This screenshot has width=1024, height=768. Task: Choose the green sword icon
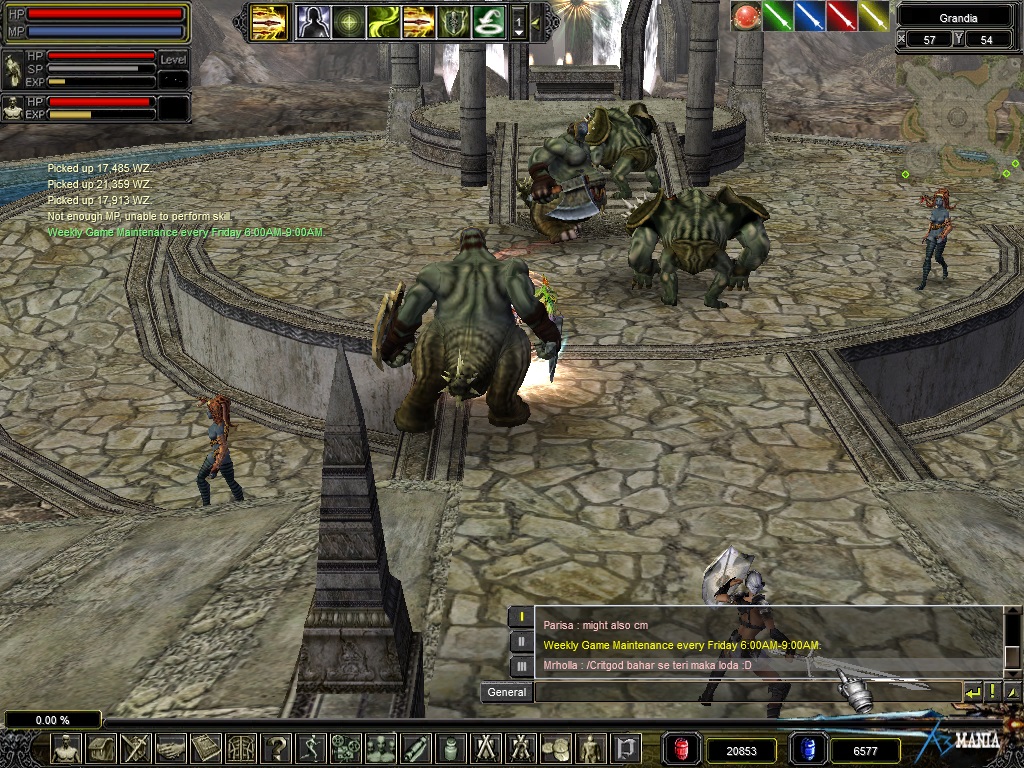click(x=778, y=16)
